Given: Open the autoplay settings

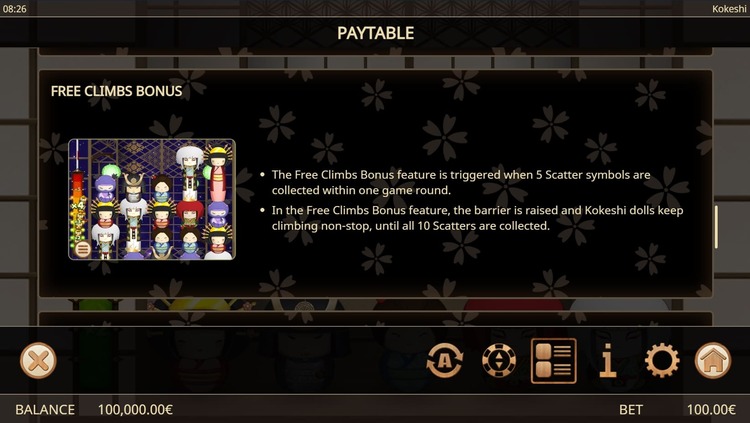Looking at the screenshot, I should pyautogui.click(x=445, y=360).
